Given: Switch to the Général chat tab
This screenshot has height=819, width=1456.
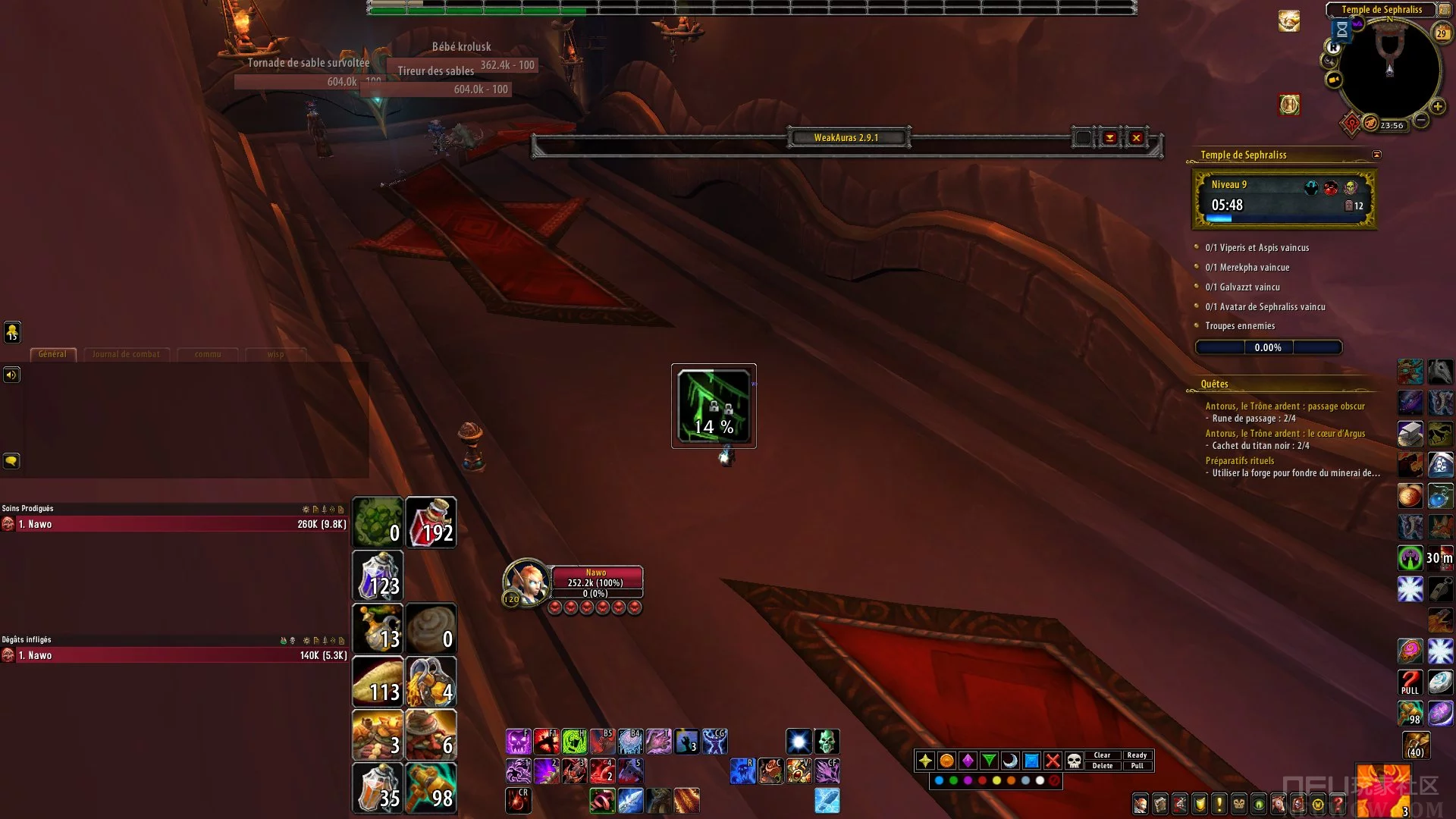Looking at the screenshot, I should [52, 354].
